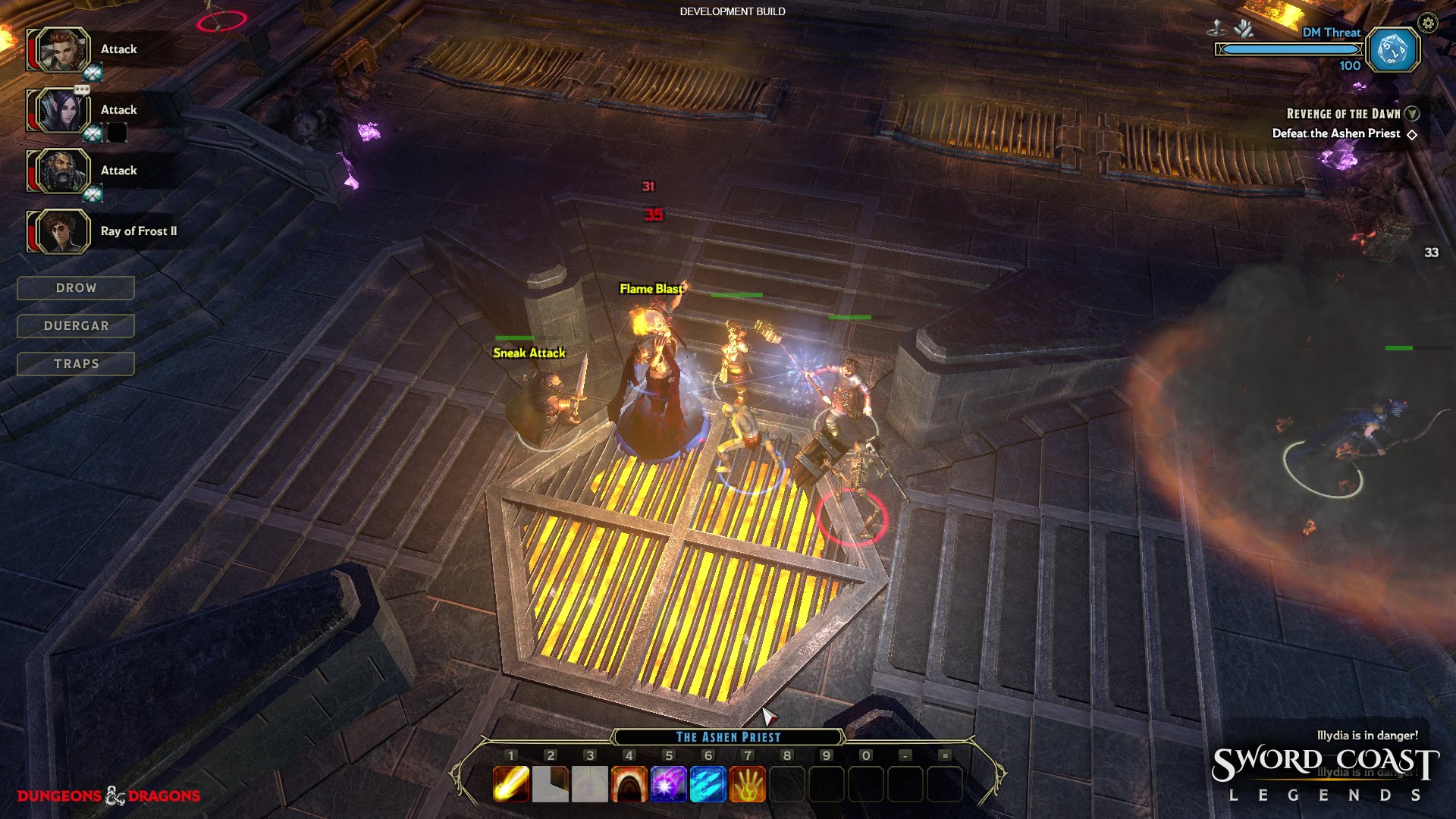Viewport: 1456px width, 819px height.
Task: Activate the blue ice shards ability
Action: pyautogui.click(x=708, y=784)
